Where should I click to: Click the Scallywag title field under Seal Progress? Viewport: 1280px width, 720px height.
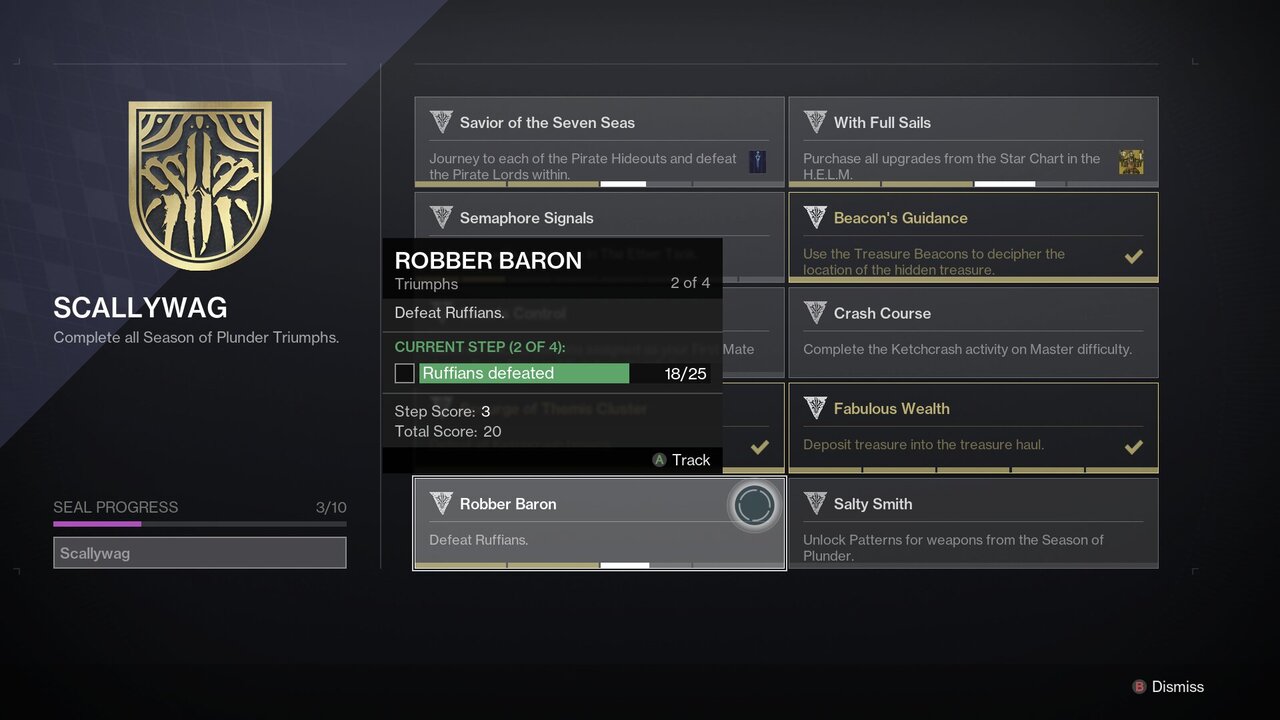coord(199,552)
